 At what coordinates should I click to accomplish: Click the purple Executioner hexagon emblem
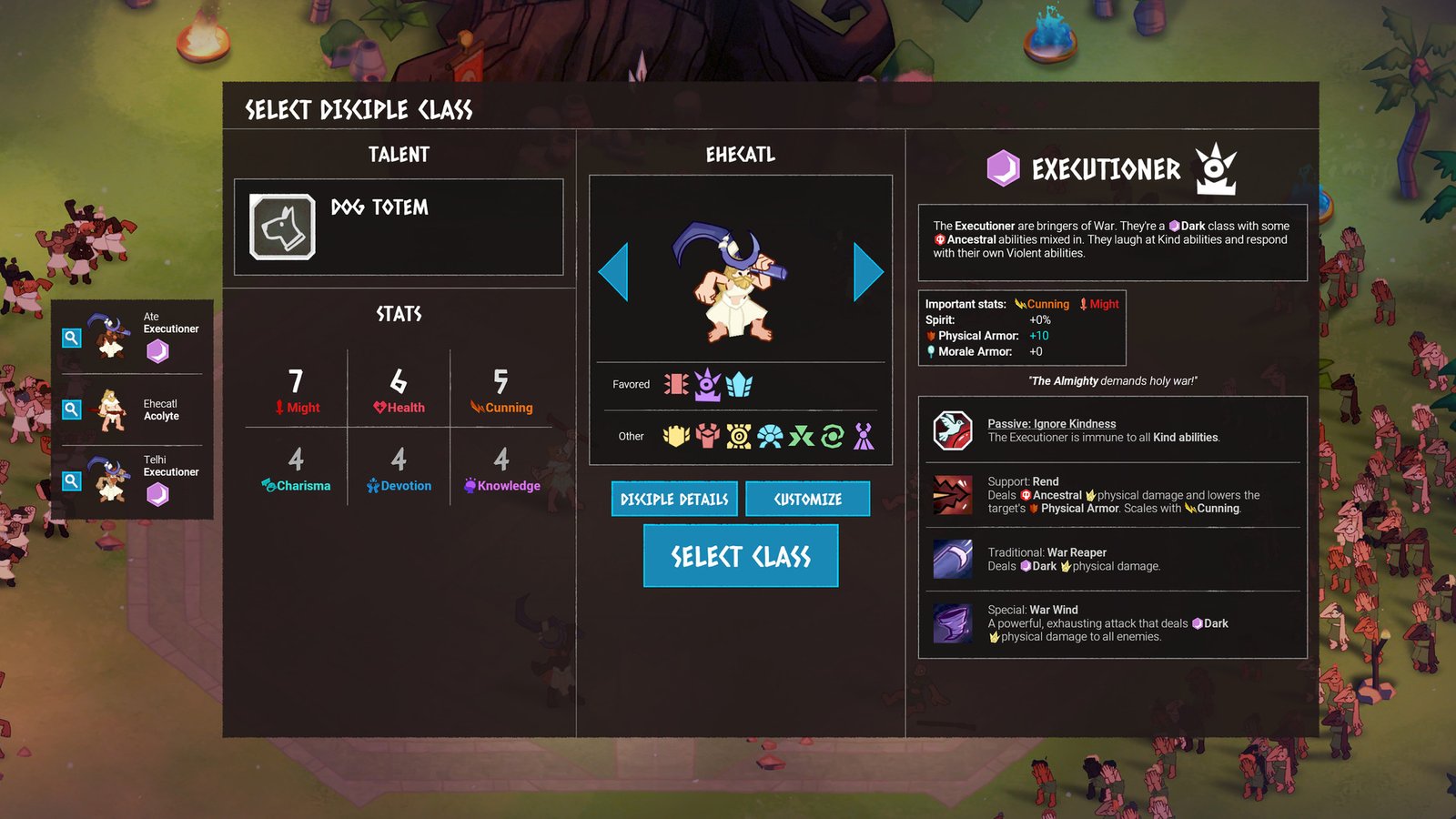[1003, 167]
